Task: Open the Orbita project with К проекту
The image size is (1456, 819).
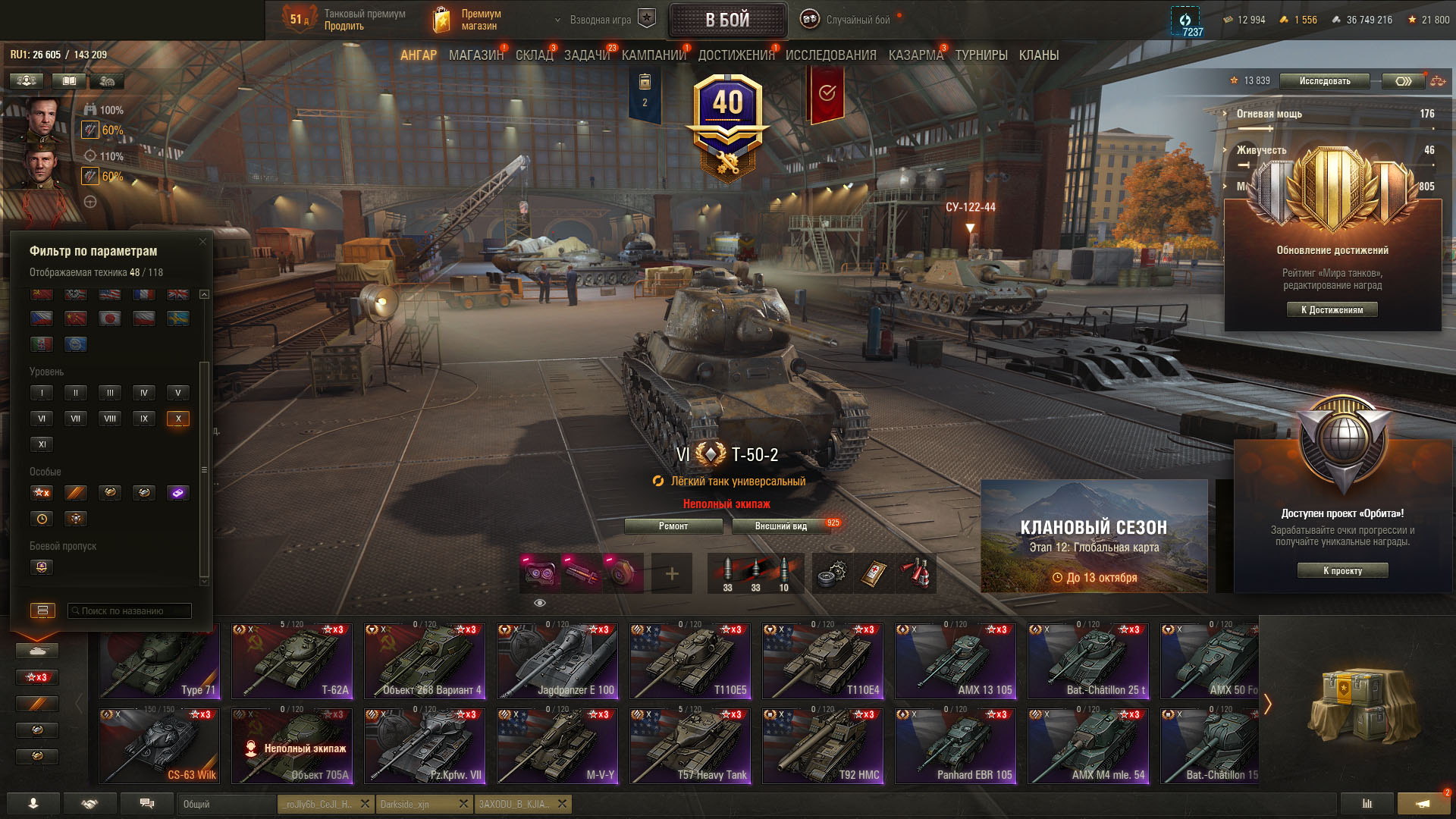Action: coord(1342,571)
